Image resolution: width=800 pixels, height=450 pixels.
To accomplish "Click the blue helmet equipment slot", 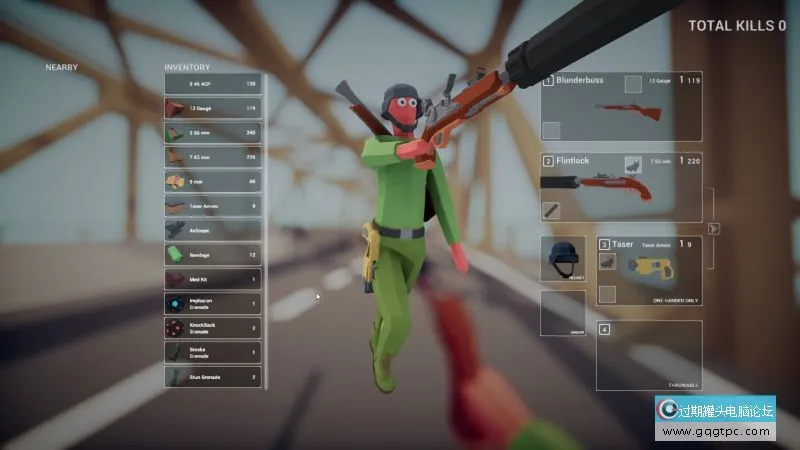I will (x=563, y=259).
